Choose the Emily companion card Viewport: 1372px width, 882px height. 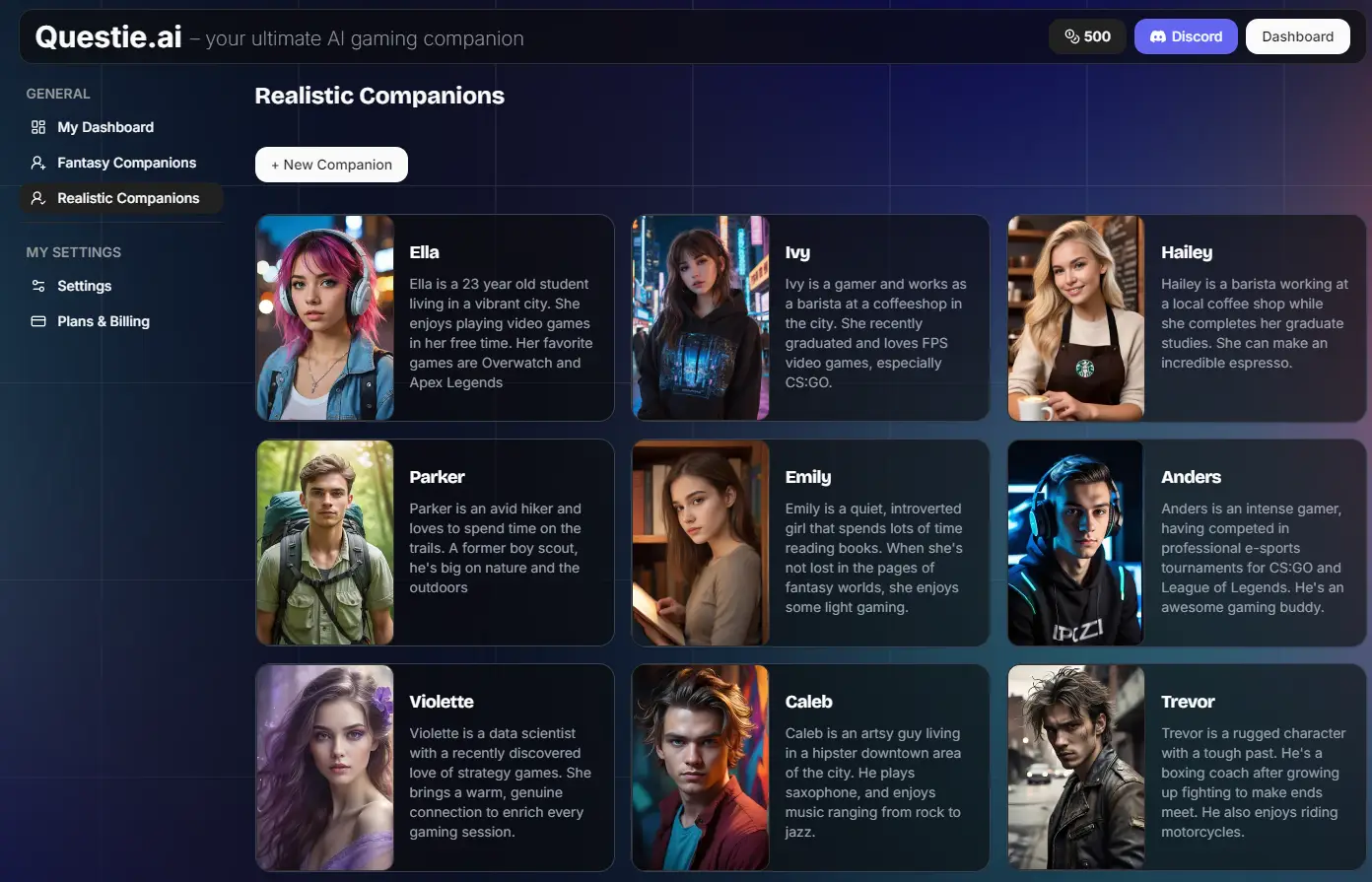click(x=810, y=543)
